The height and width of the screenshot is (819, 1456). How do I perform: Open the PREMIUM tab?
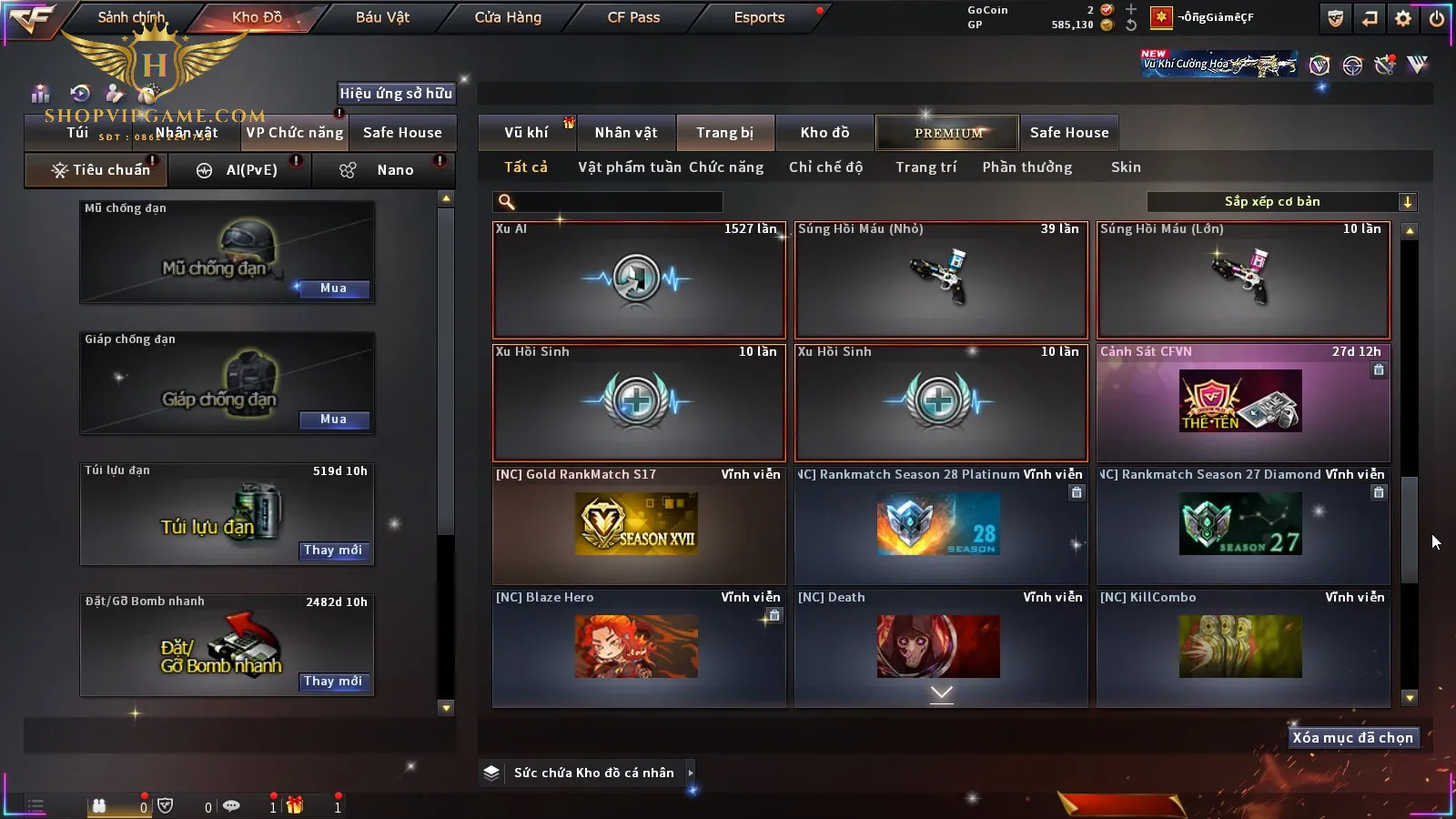point(947,133)
